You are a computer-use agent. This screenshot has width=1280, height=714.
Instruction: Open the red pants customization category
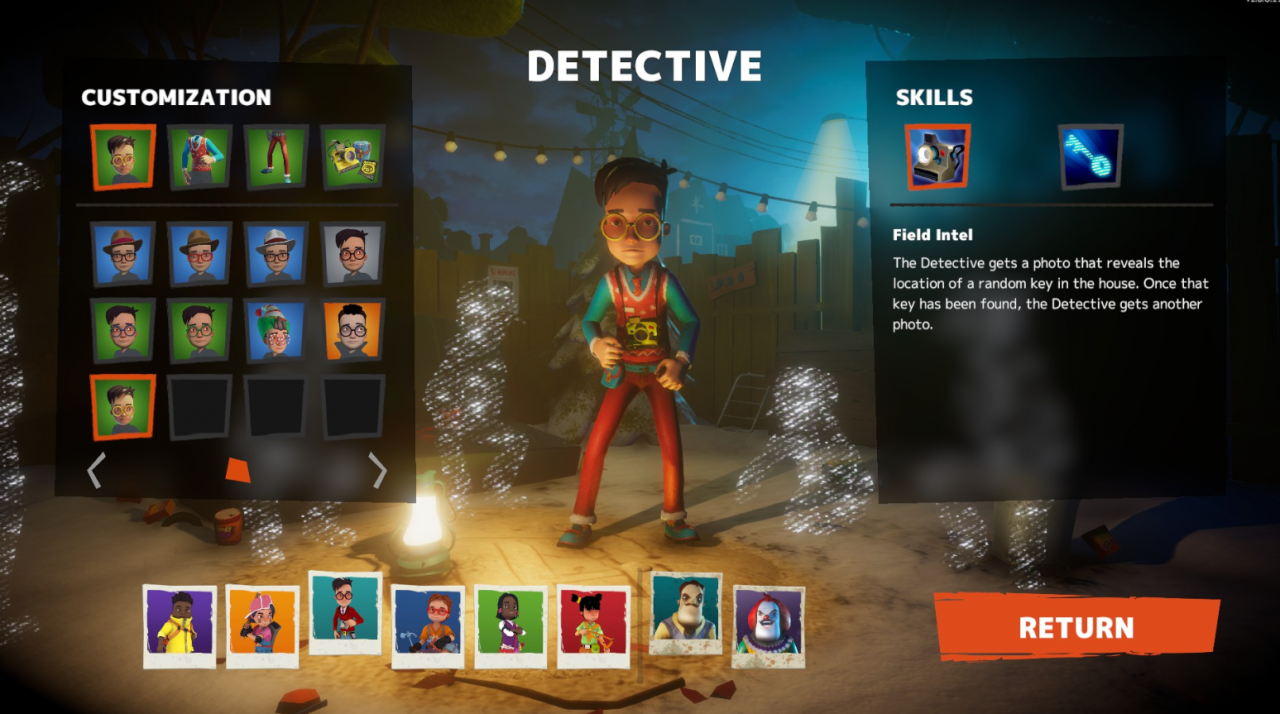pos(277,157)
